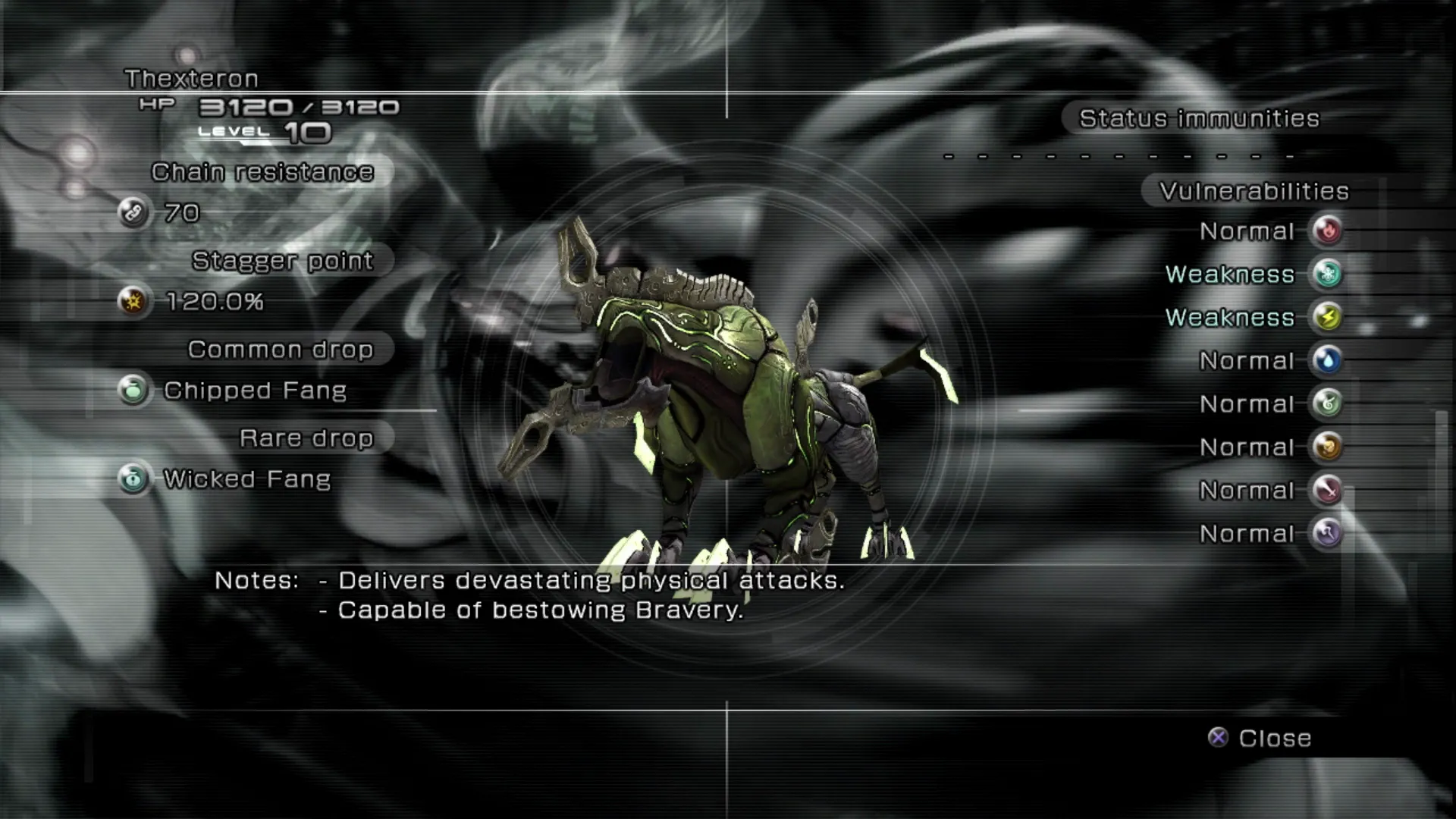Click the earth element vulnerability icon
The image size is (1456, 819).
coord(1327,447)
